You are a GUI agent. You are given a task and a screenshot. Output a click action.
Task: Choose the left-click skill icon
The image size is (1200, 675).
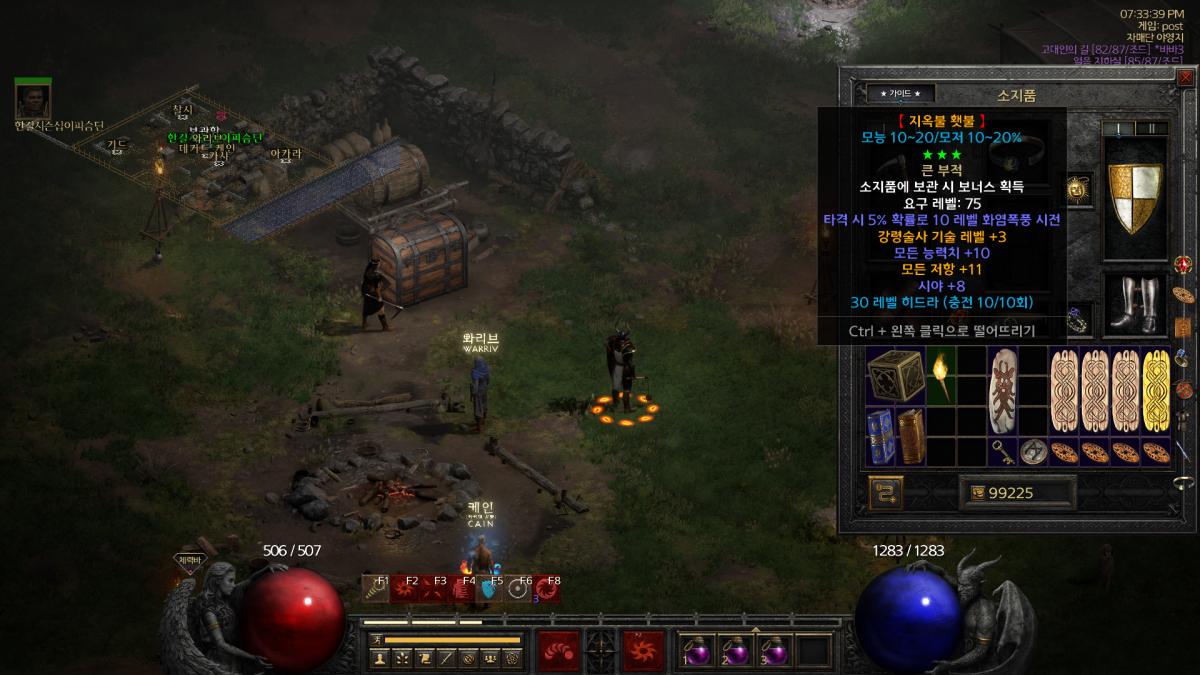pyautogui.click(x=558, y=651)
